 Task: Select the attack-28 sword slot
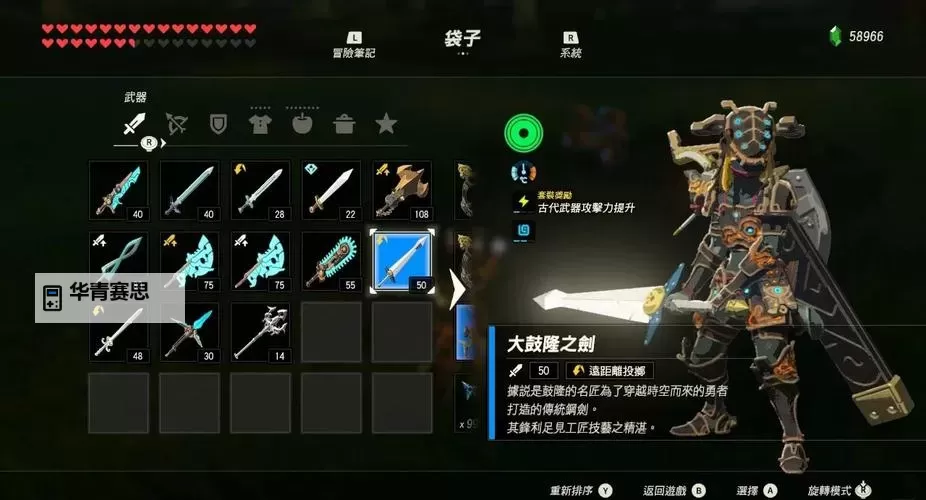tap(260, 190)
